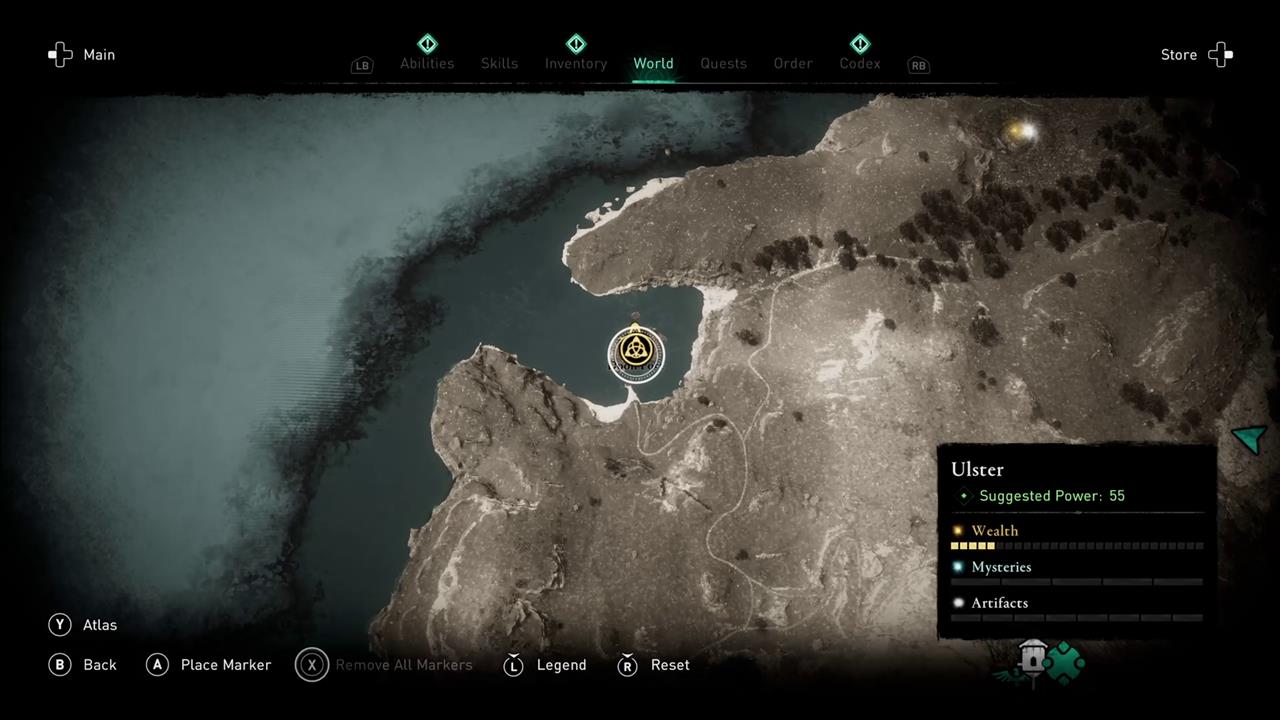The width and height of the screenshot is (1280, 720).
Task: Choose Place Marker
Action: (x=210, y=665)
